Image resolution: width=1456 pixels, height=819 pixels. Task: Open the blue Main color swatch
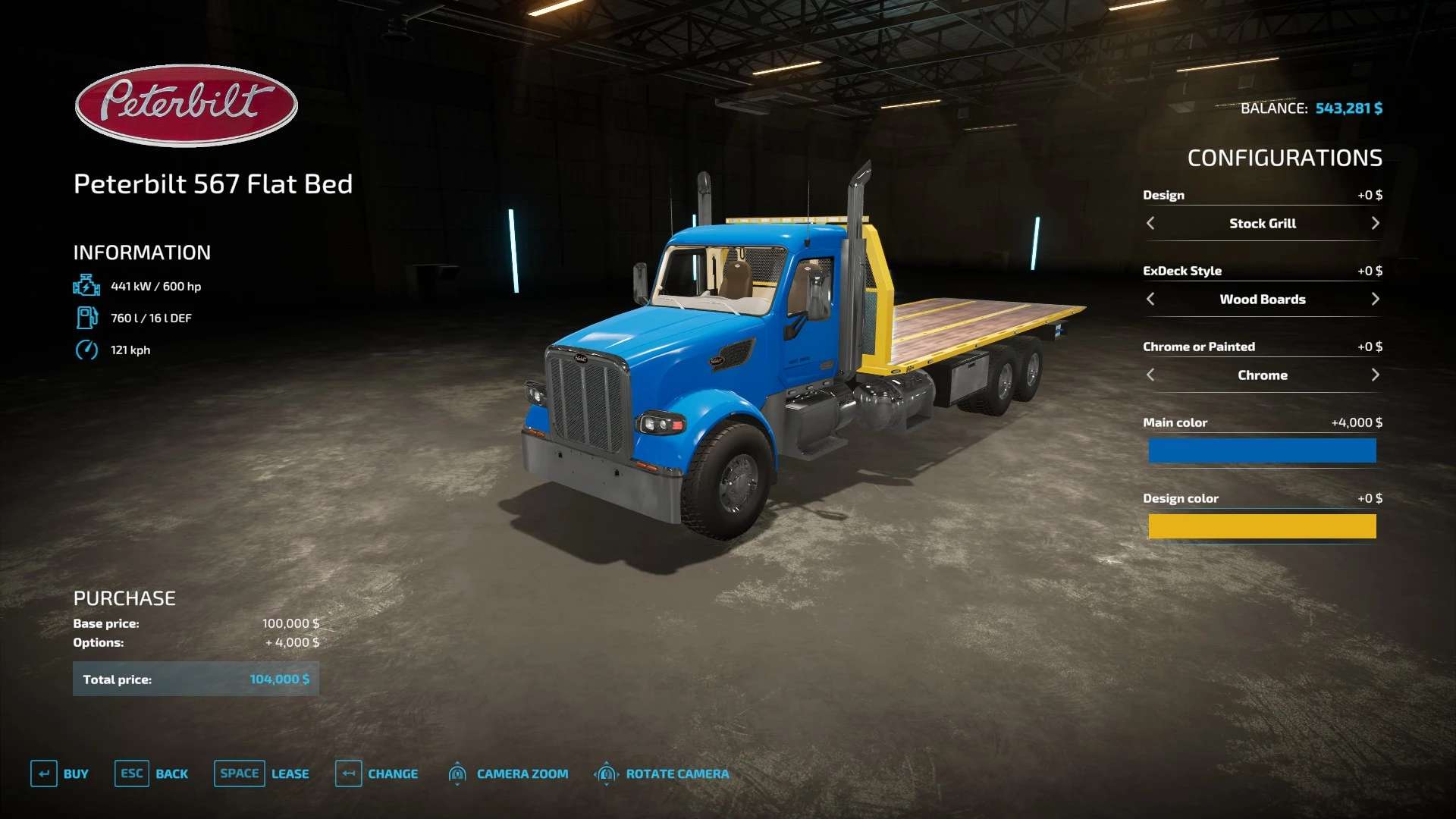pyautogui.click(x=1262, y=450)
